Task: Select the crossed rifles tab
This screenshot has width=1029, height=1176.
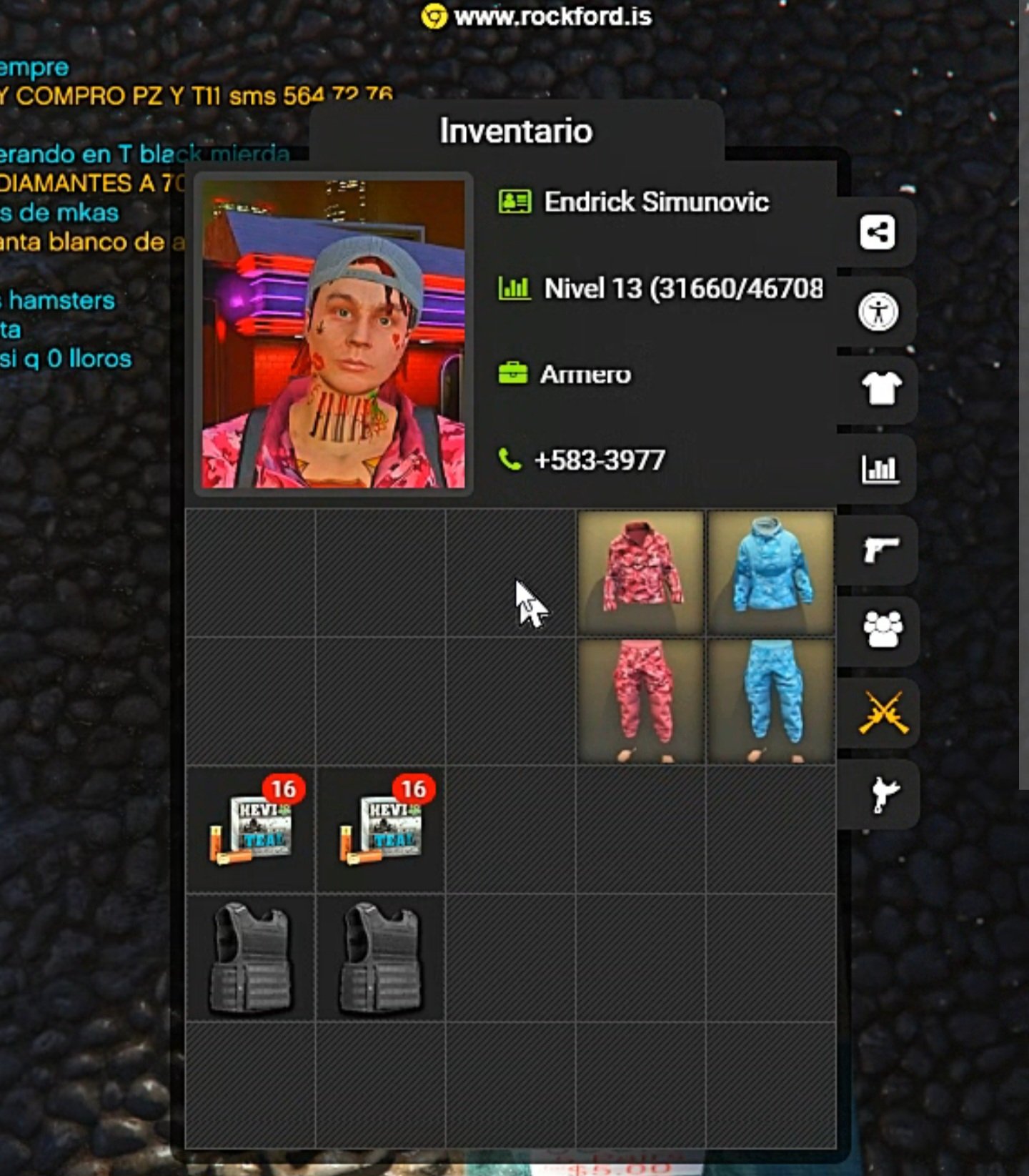Action: (883, 712)
